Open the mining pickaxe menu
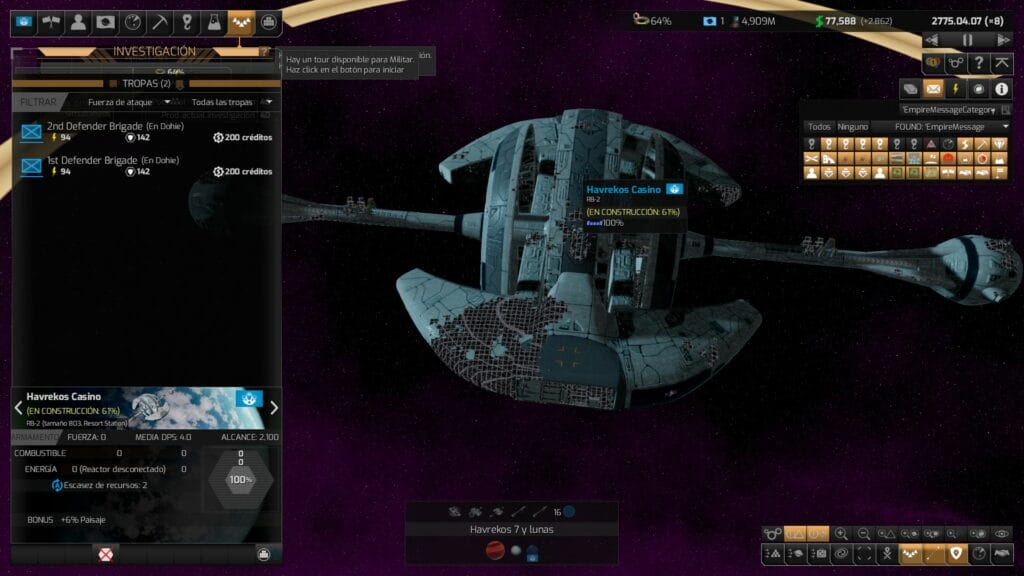Screen dimensions: 1024x576 (159, 22)
